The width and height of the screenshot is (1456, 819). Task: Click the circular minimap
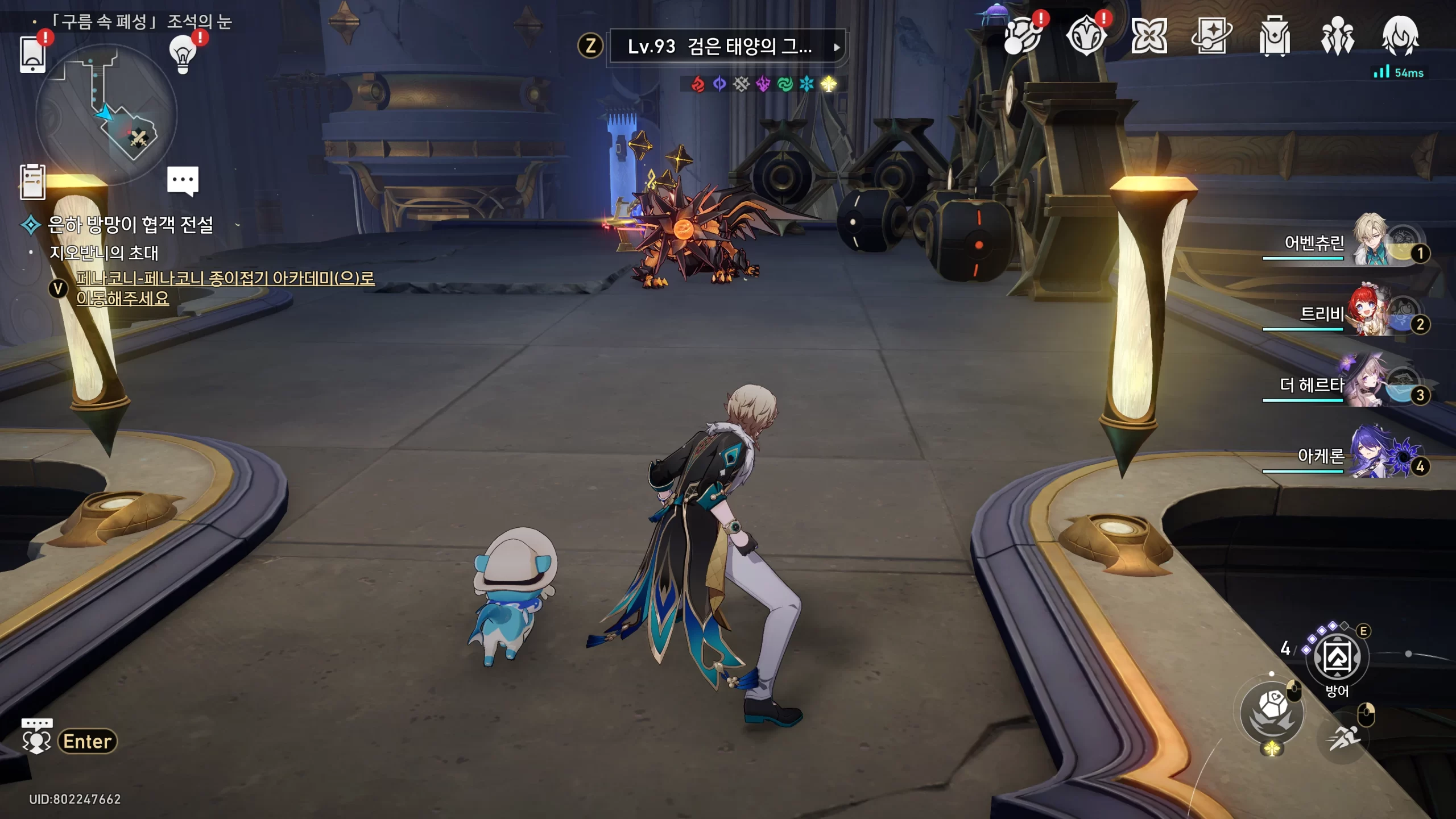coord(106,115)
